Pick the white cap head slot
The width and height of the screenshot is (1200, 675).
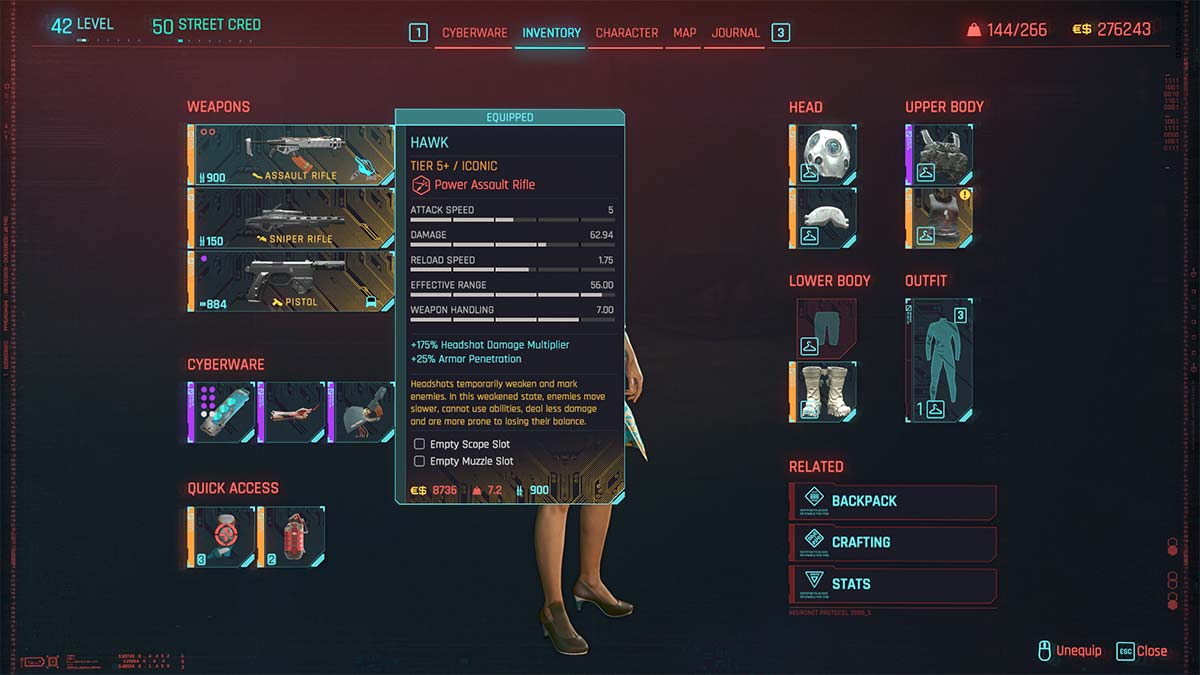coord(823,217)
